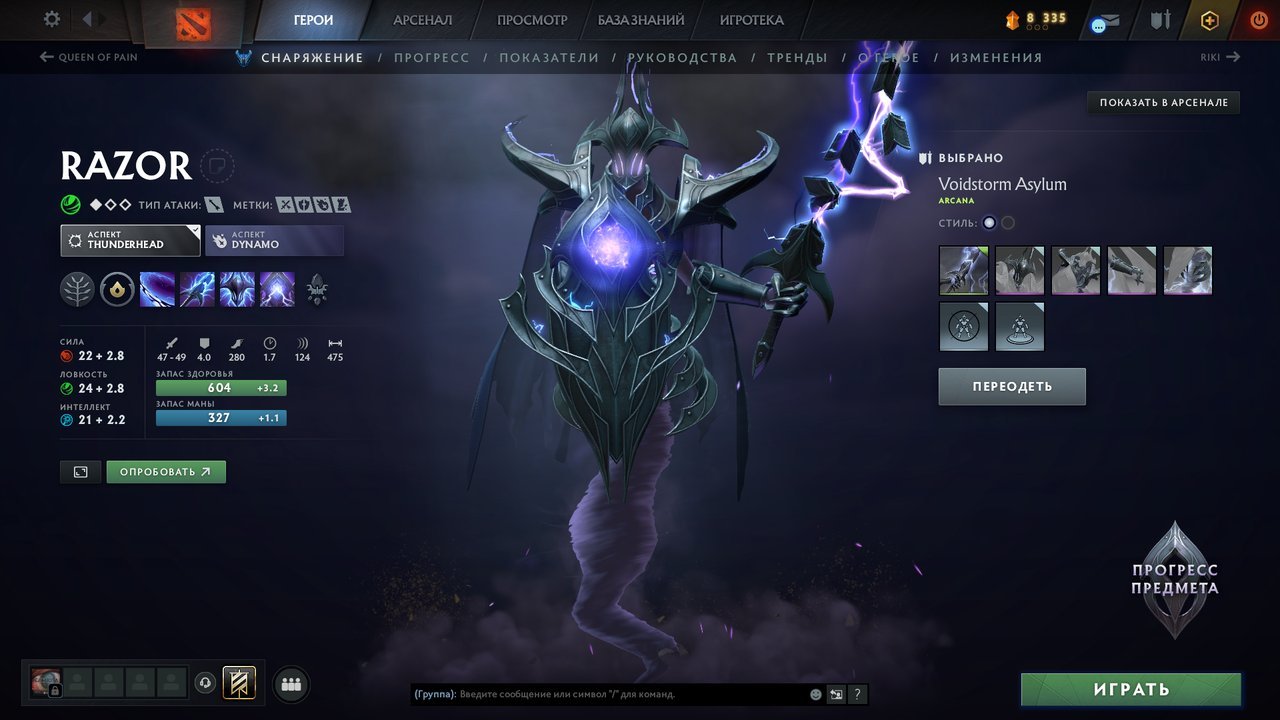Select the Dota Plus gold hexagon icon

pos(1209,19)
